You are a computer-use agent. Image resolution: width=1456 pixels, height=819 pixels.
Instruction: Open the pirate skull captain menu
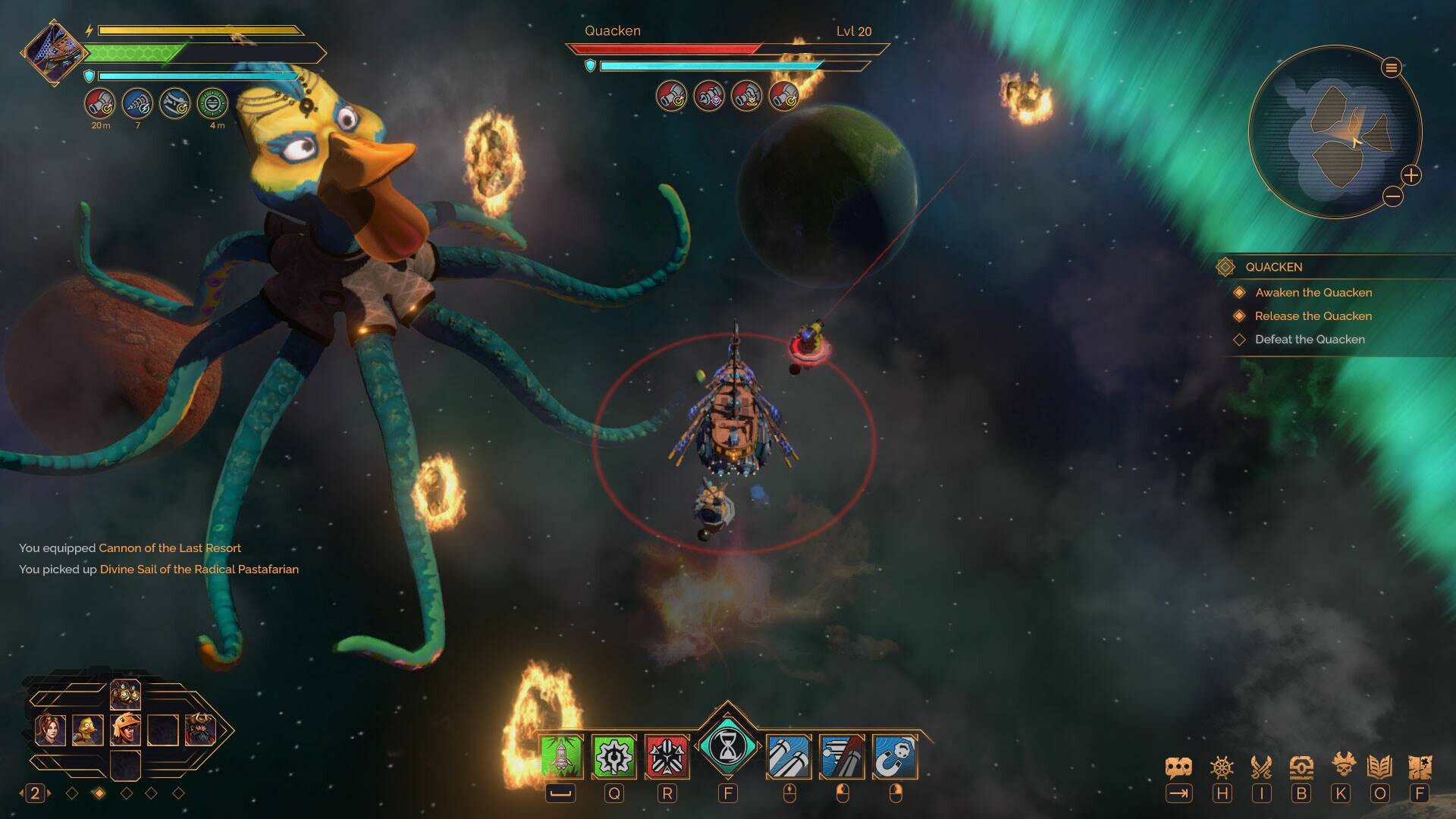(1341, 766)
